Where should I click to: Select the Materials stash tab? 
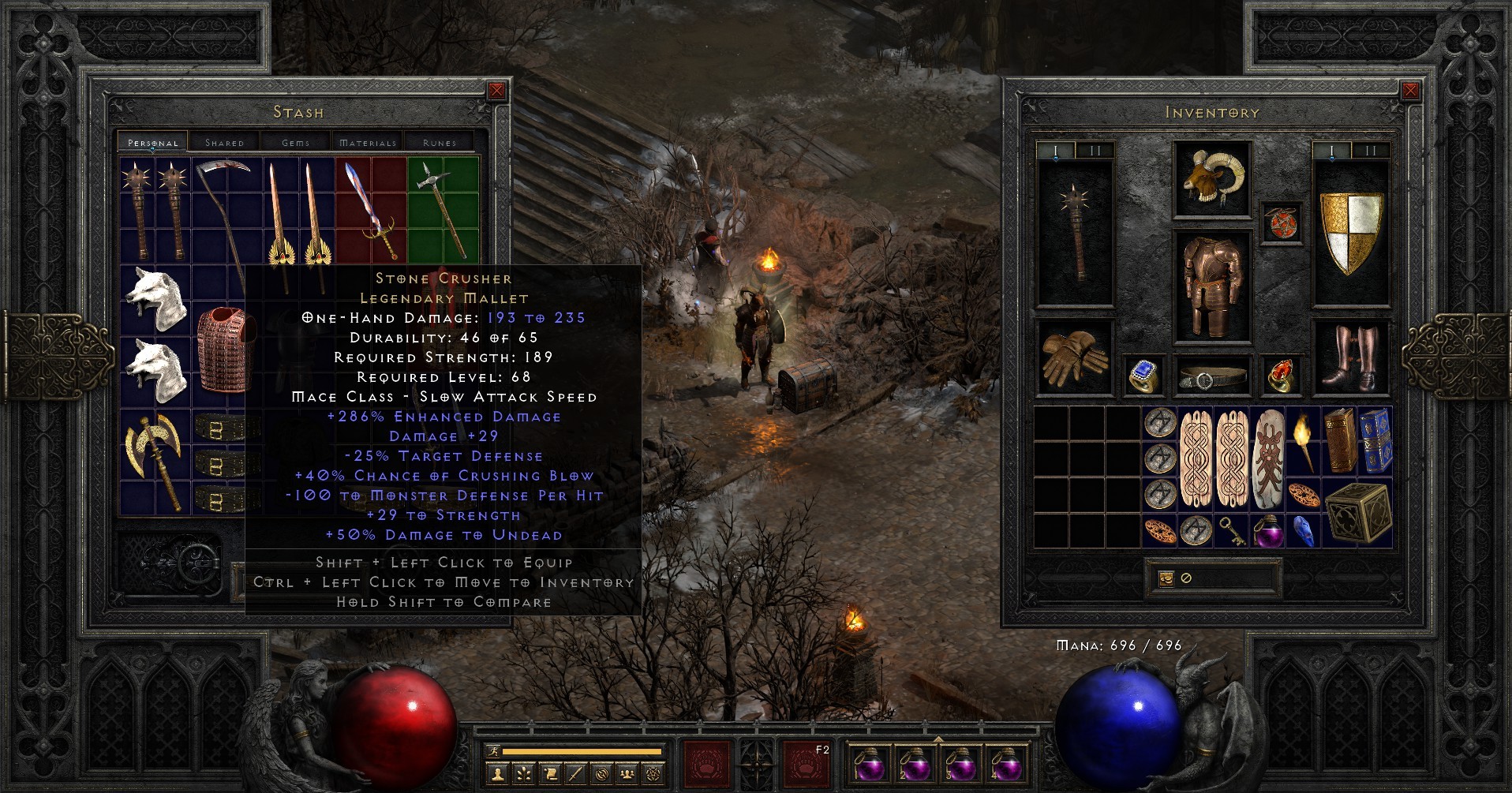click(366, 143)
